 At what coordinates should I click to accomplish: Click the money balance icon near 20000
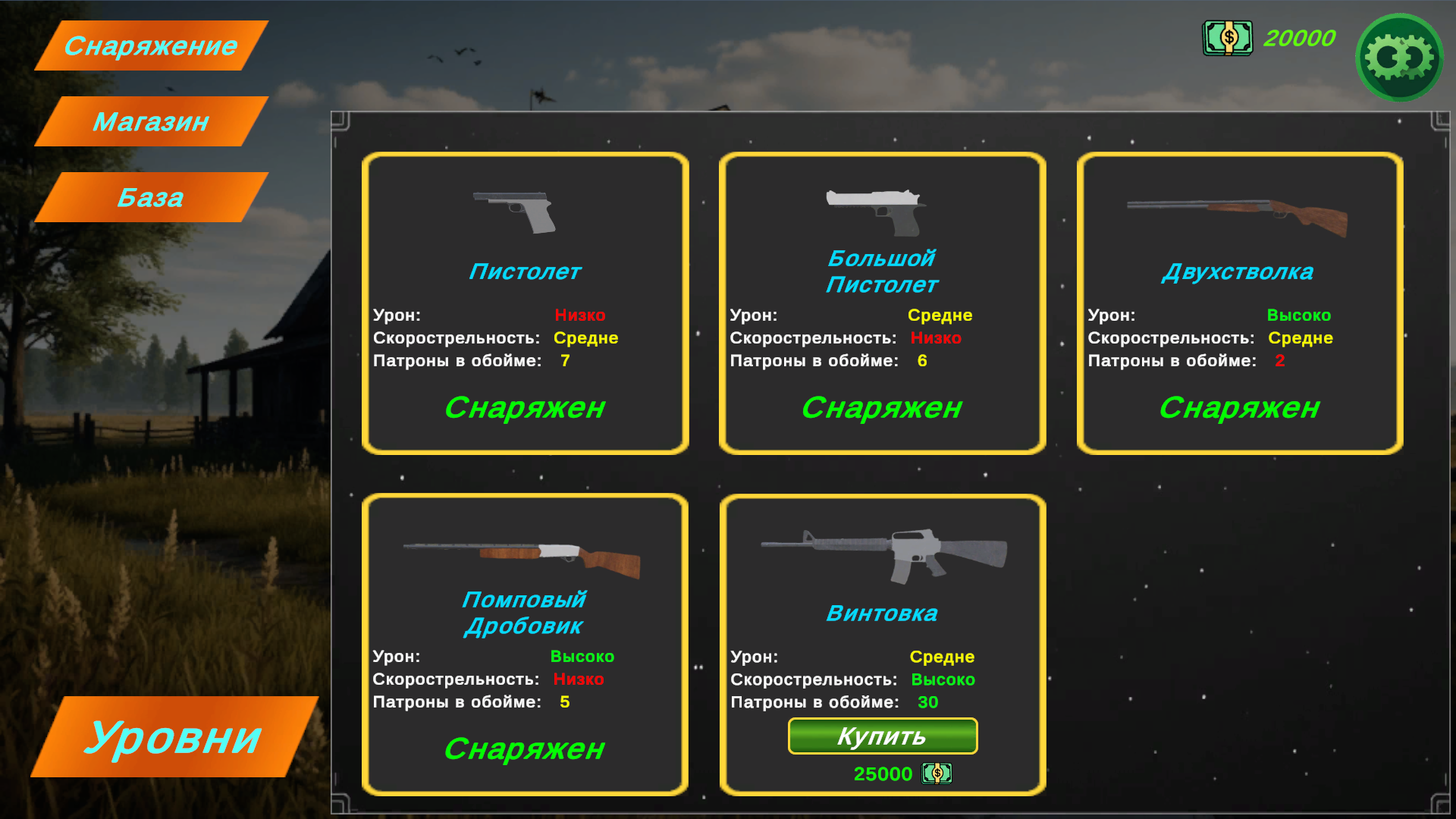coord(1227,38)
